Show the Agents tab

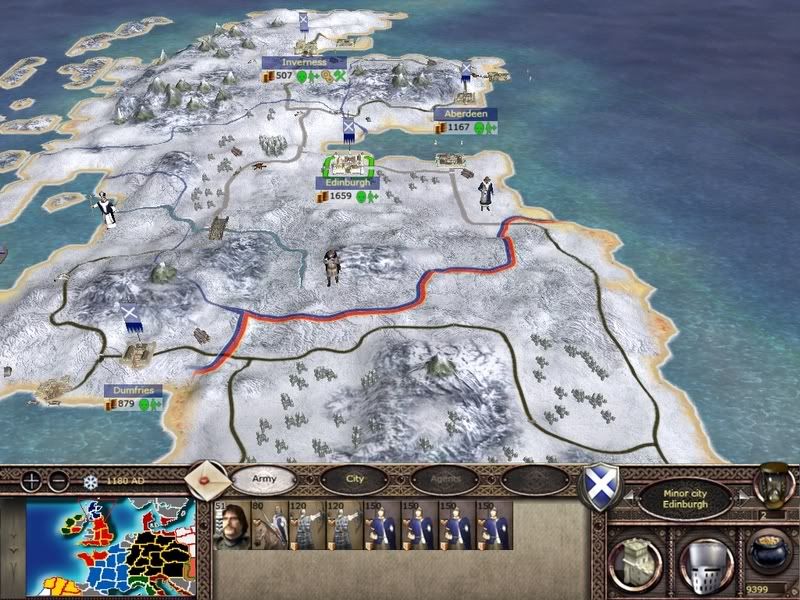coord(444,479)
